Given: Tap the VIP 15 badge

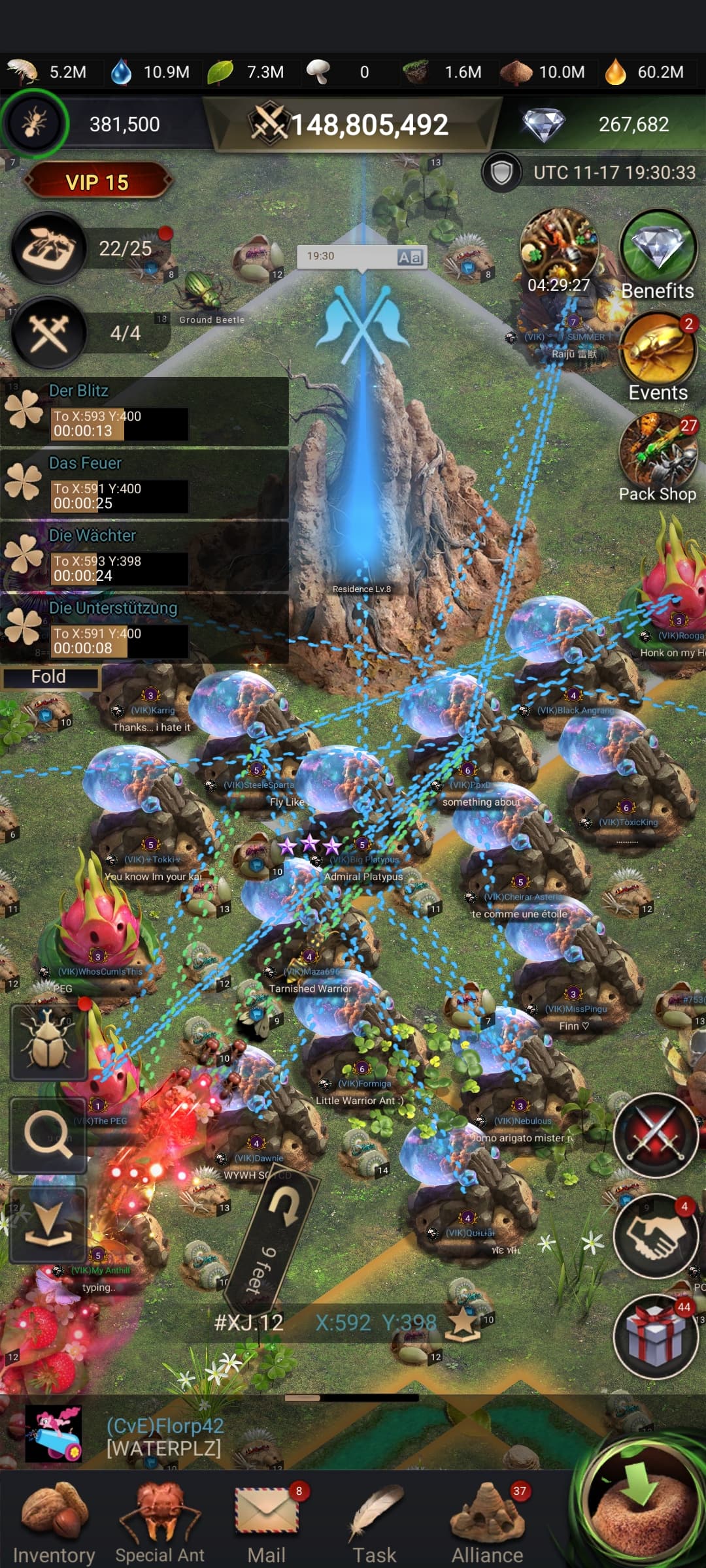Looking at the screenshot, I should [97, 182].
